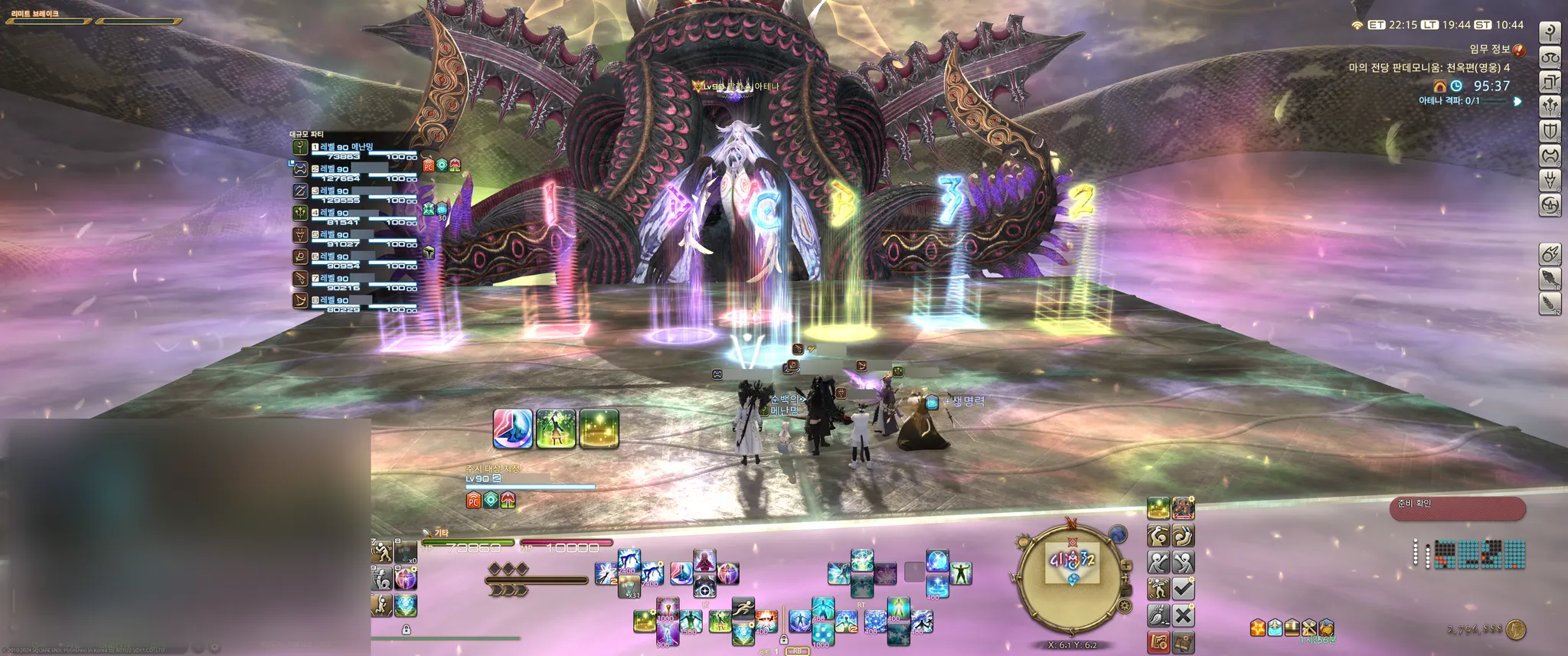The image size is (1568, 656).
Task: Click the minimap zoom-in plus button
Action: (1126, 566)
